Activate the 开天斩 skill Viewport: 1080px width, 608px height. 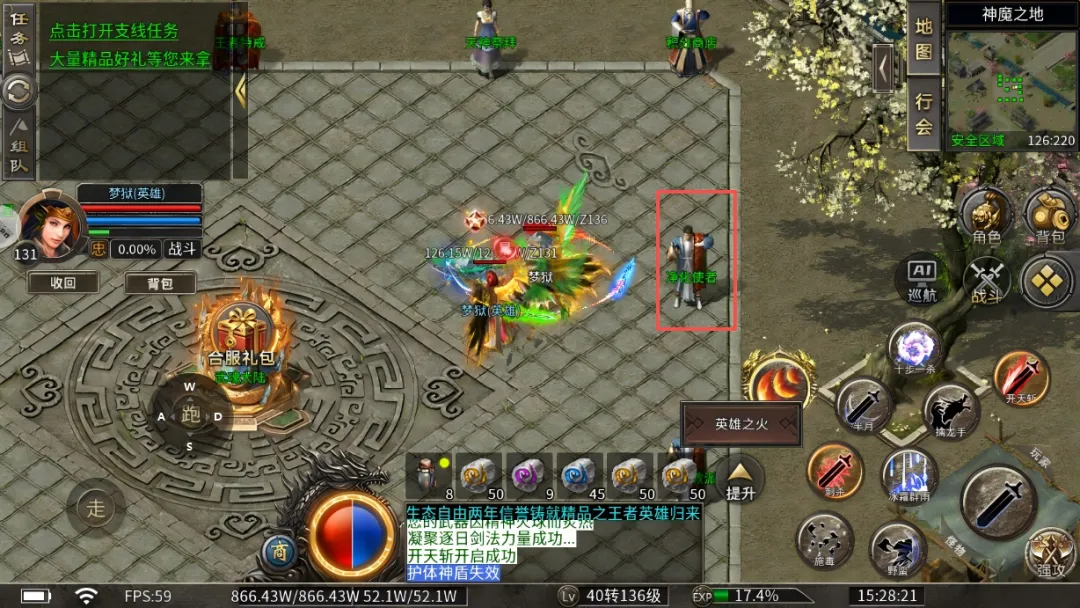pos(1021,377)
